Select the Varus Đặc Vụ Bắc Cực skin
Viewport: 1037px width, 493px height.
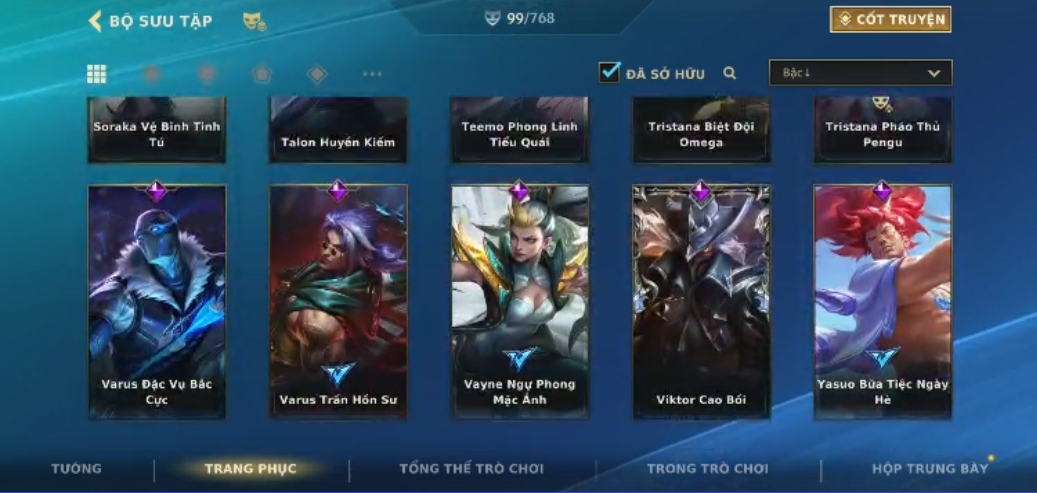(x=157, y=300)
